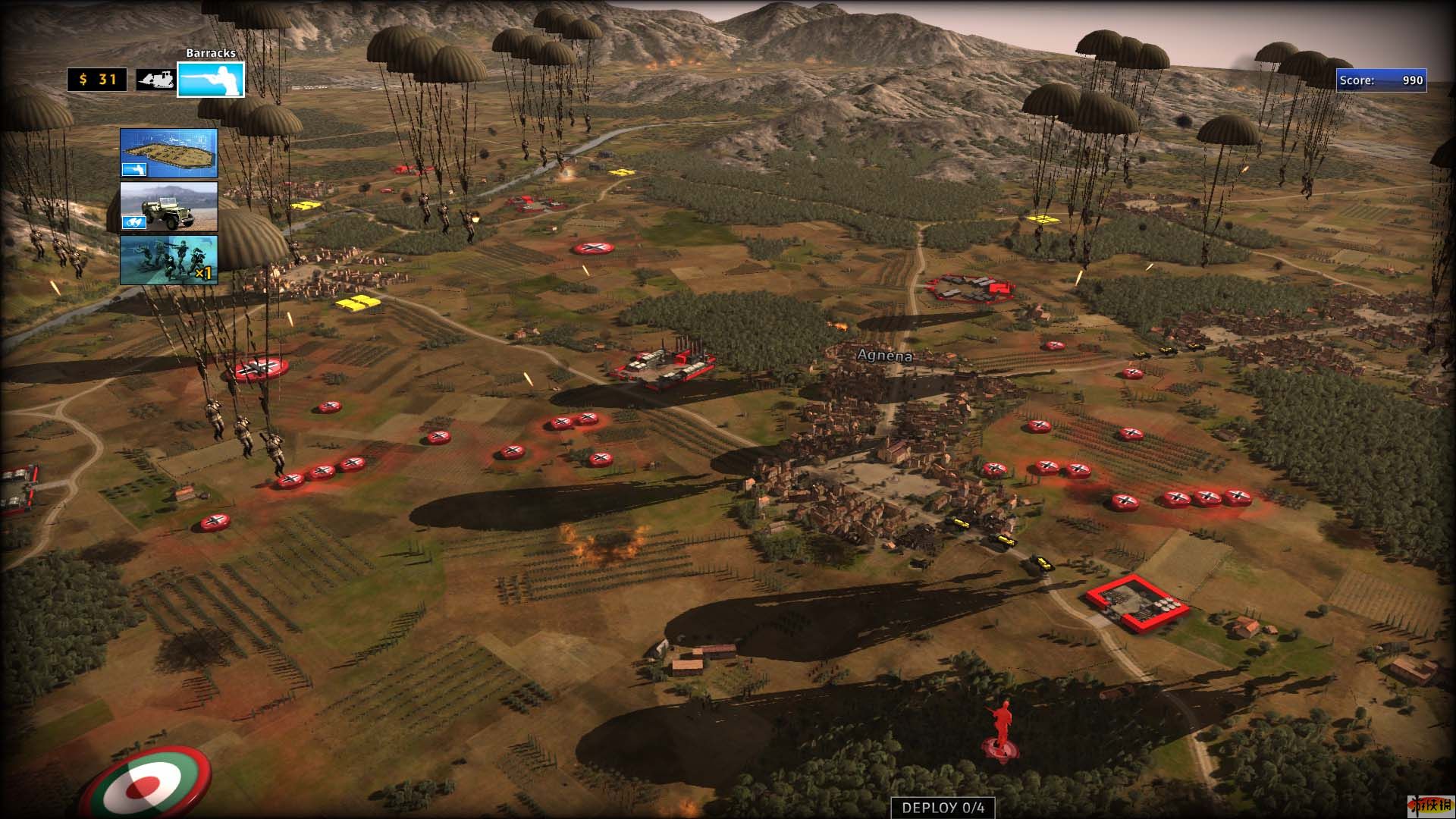Click the Deploy 0/4 button
The image size is (1456, 819).
pyautogui.click(x=943, y=808)
